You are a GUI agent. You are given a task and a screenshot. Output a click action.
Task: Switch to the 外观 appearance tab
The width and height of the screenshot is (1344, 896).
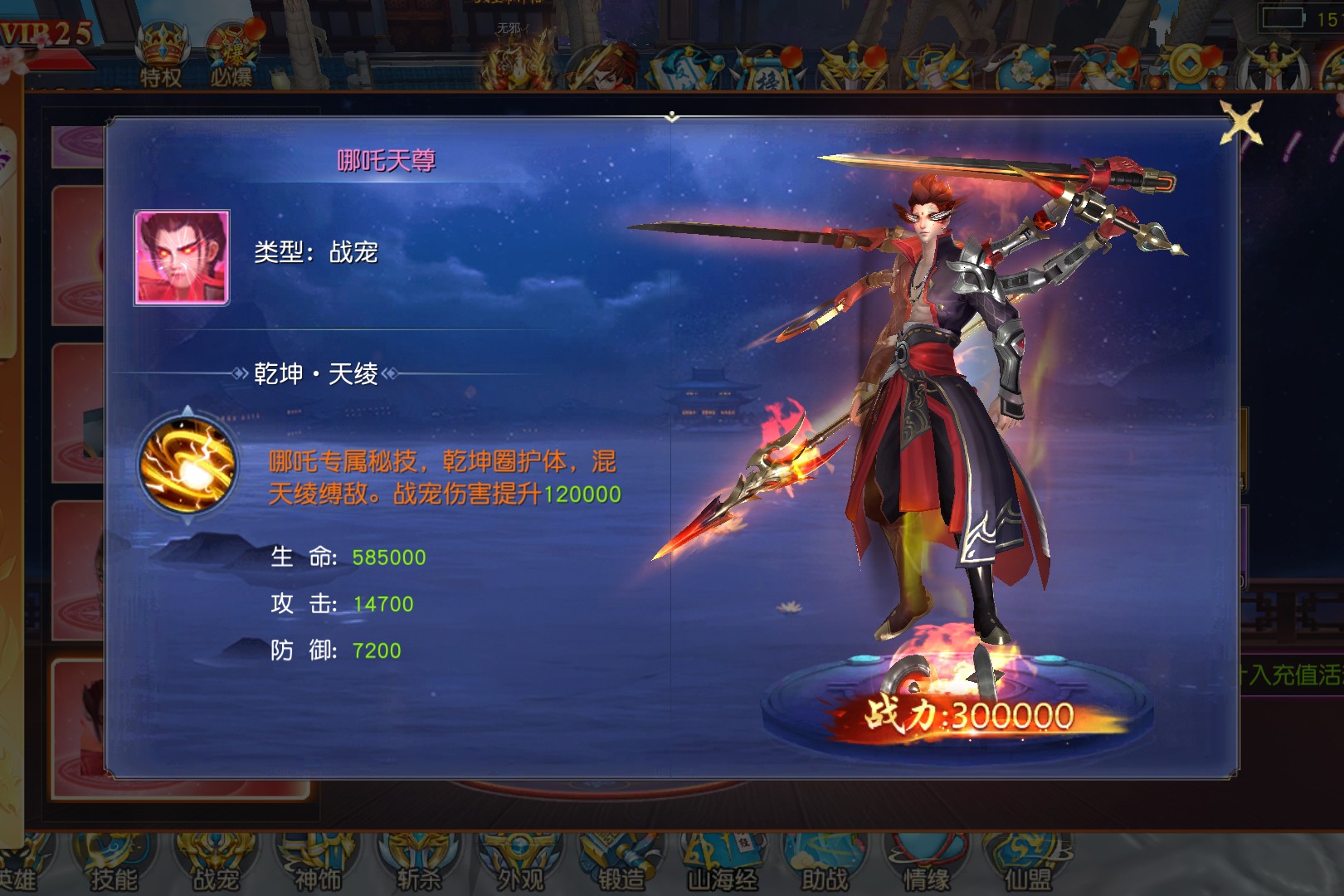[520, 863]
